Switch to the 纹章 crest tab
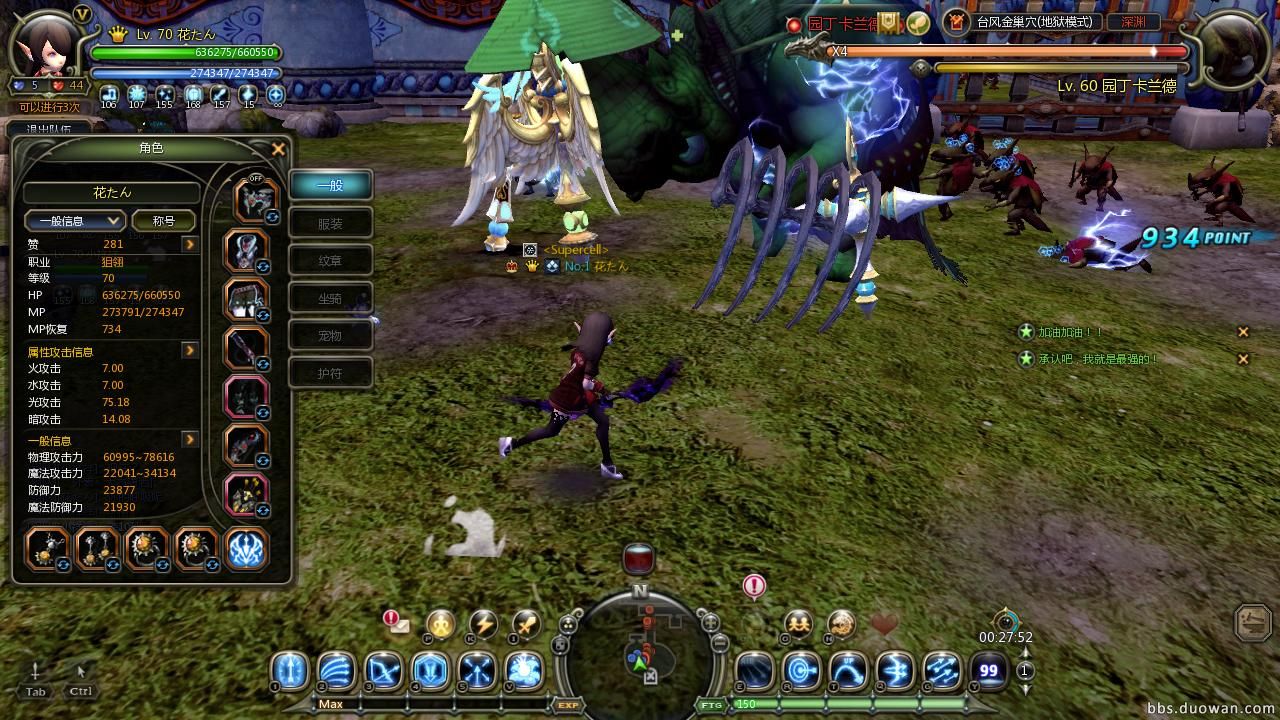The width and height of the screenshot is (1280, 720). pyautogui.click(x=330, y=261)
